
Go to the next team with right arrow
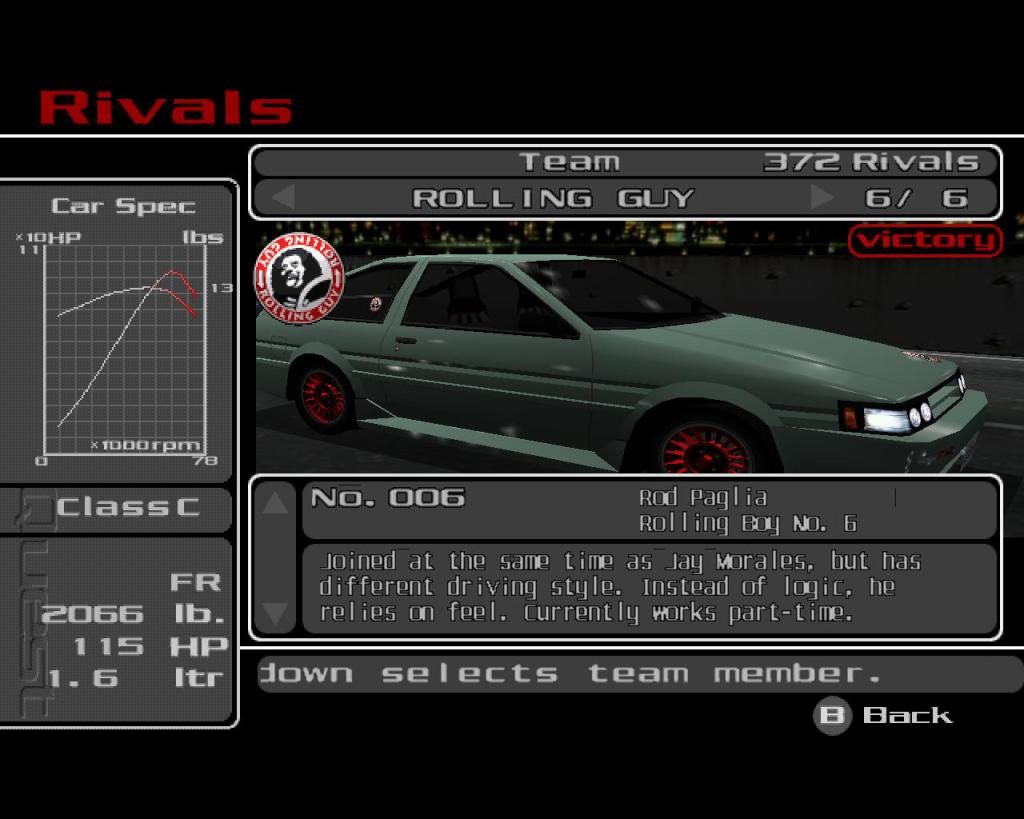[x=822, y=197]
